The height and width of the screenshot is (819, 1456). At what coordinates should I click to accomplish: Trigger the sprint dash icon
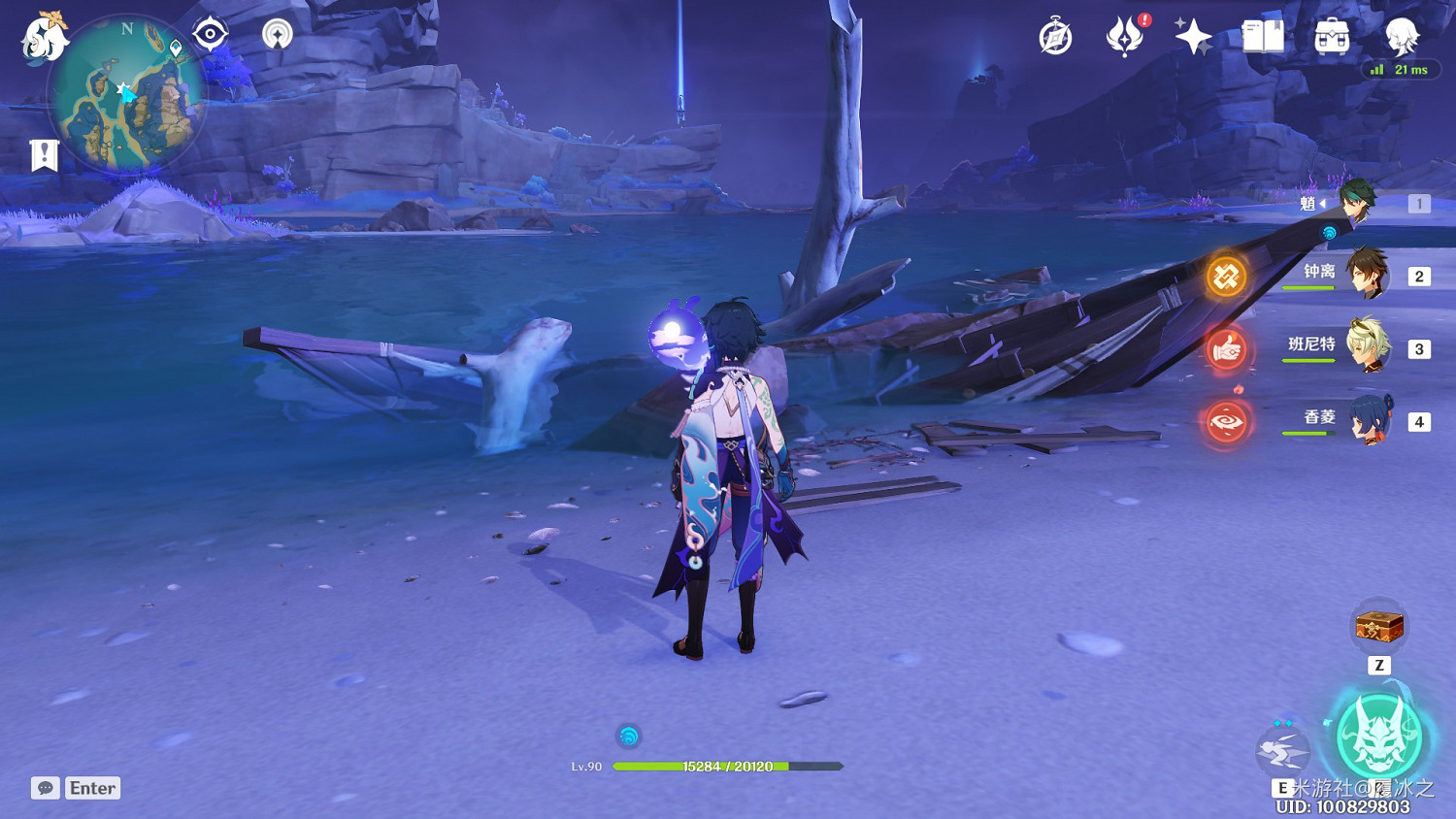click(1282, 749)
